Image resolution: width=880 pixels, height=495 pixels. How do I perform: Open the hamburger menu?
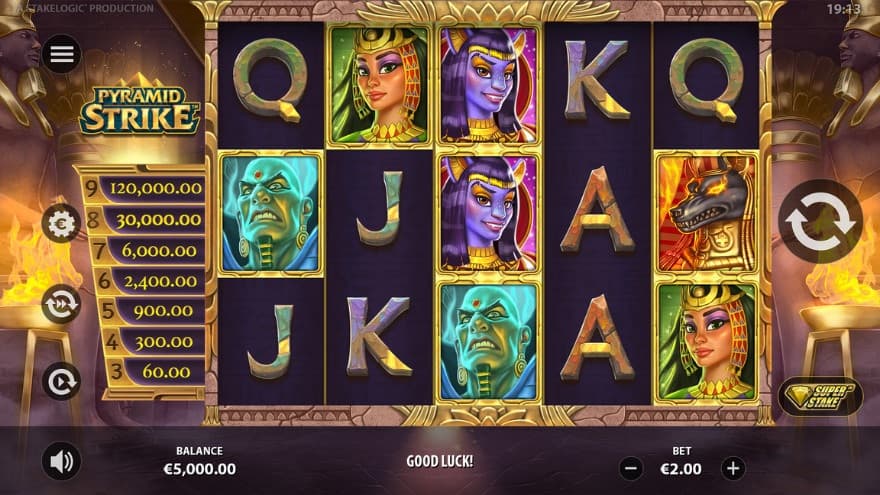(62, 54)
